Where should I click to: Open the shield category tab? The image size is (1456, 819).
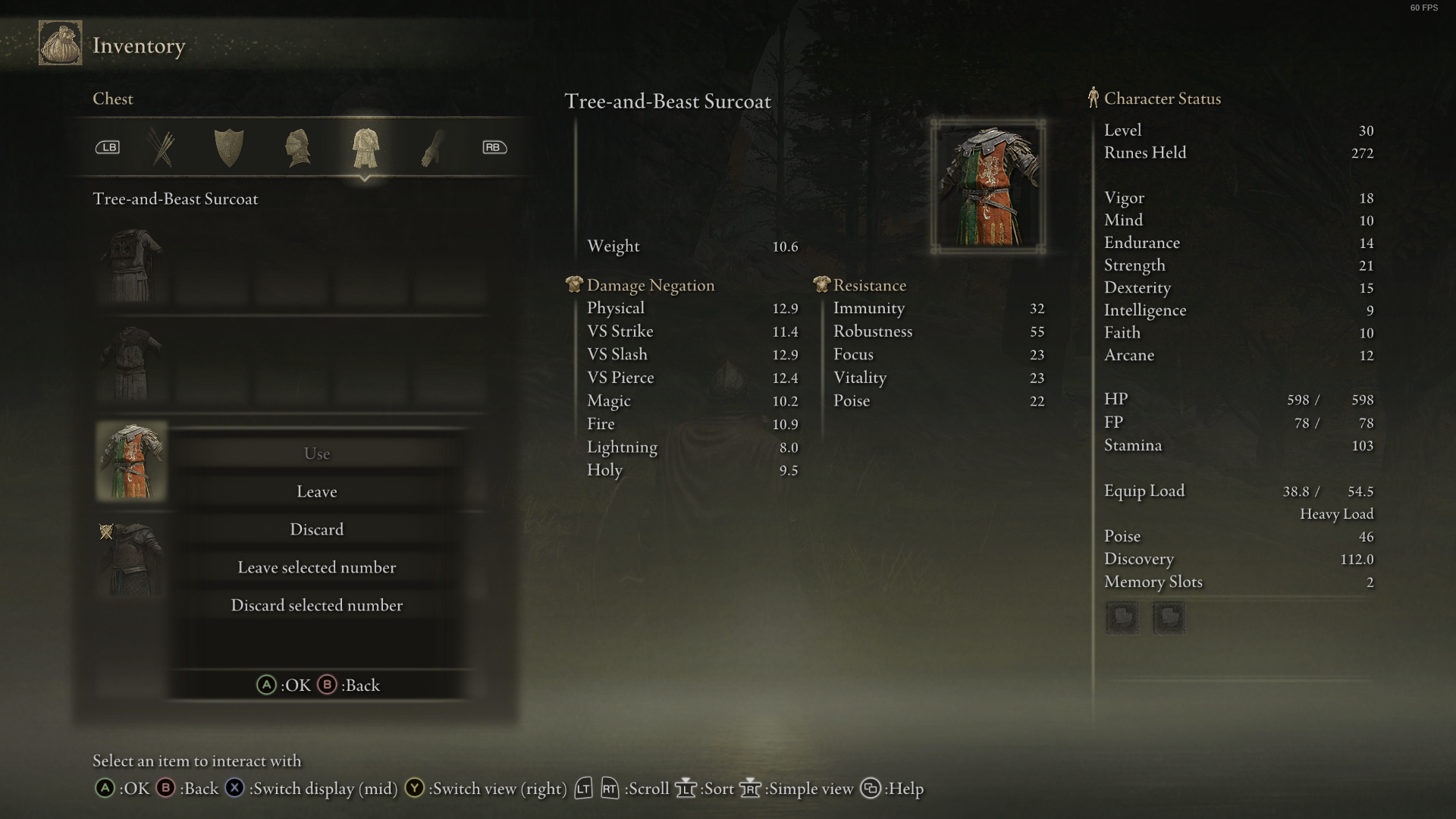(x=228, y=147)
